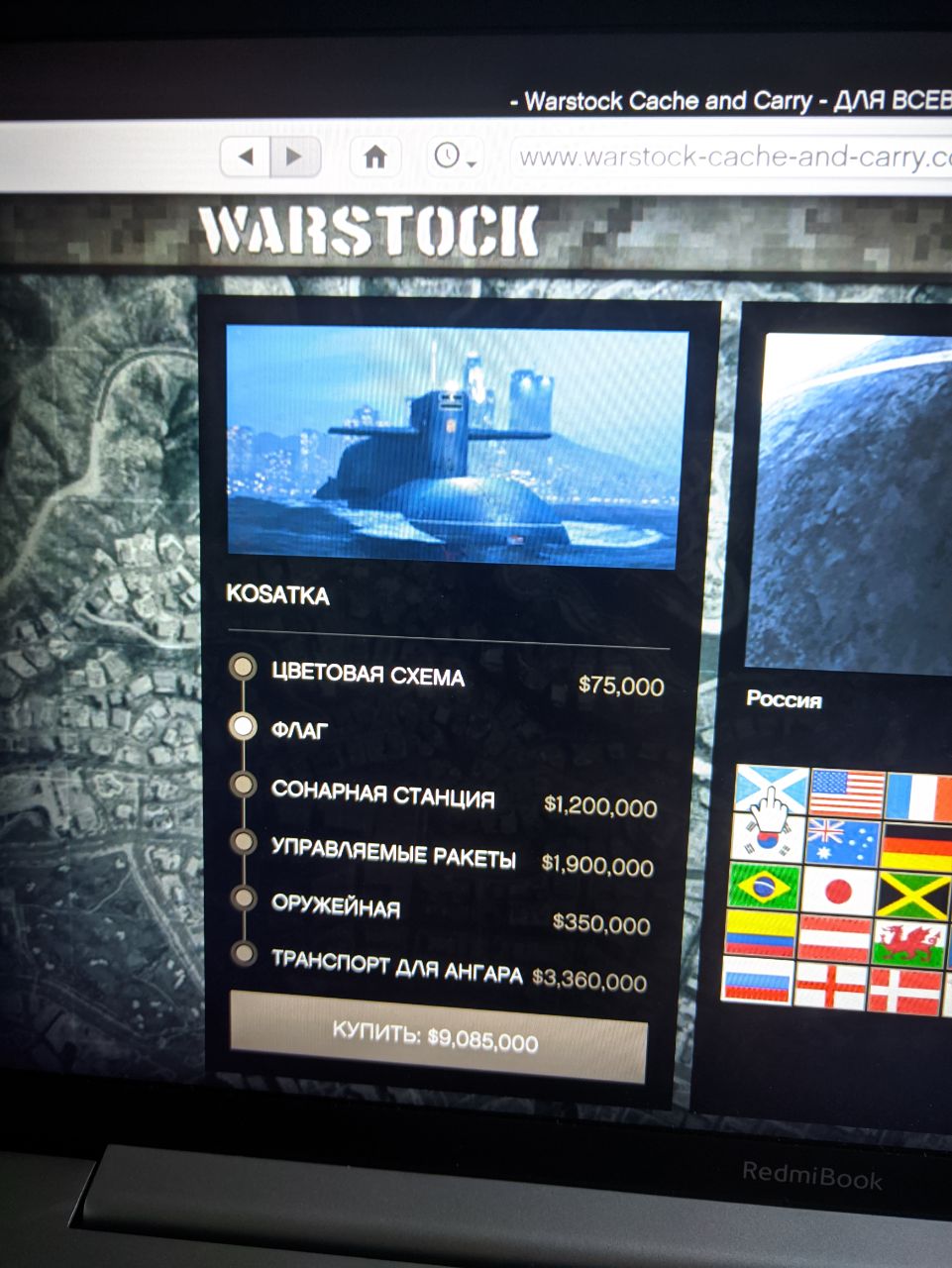
Task: Select the Сонарная станция upgrade
Action: pos(382,793)
